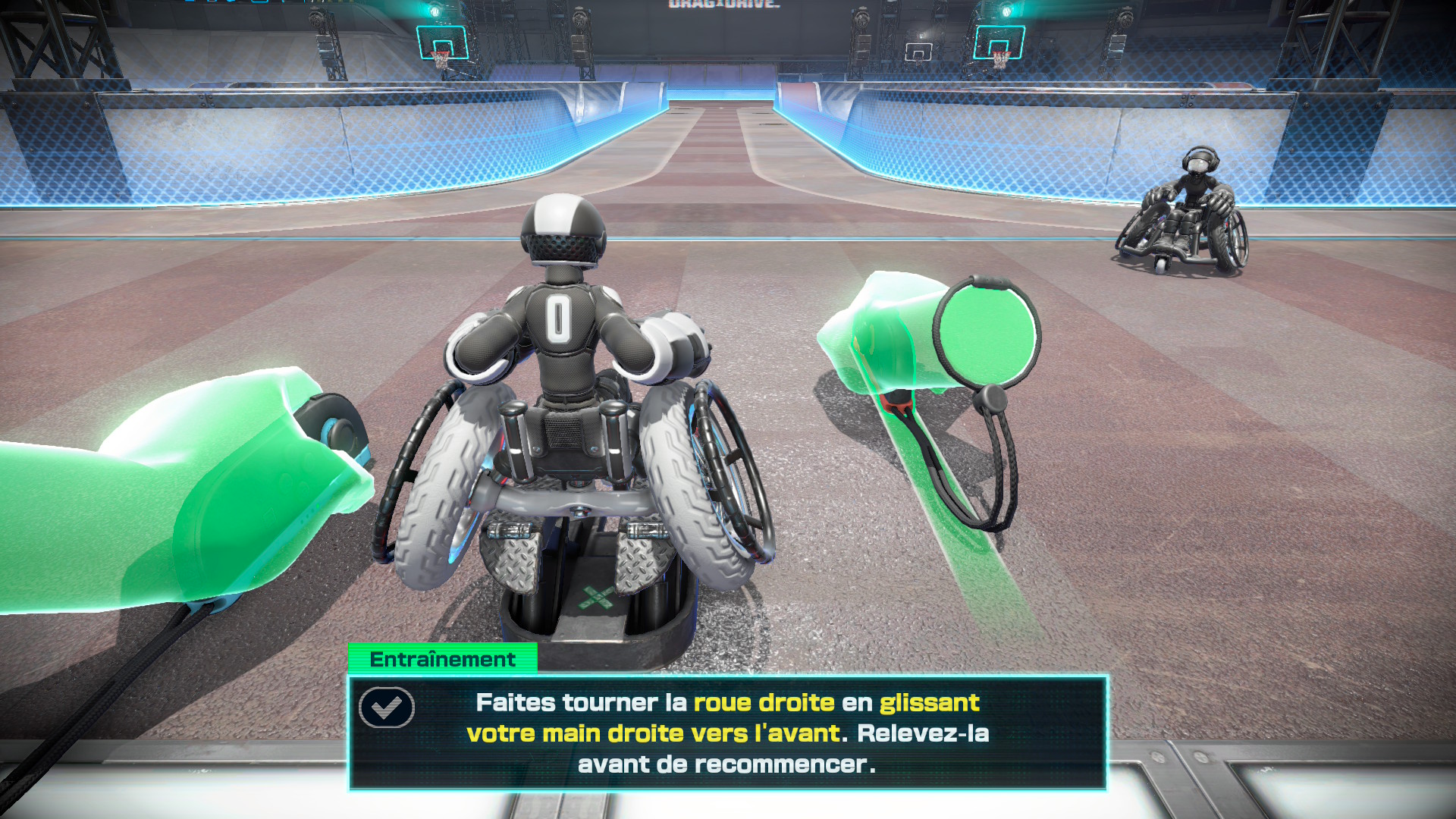Tick the checkmark in the training prompt
1456x819 pixels.
point(387,708)
